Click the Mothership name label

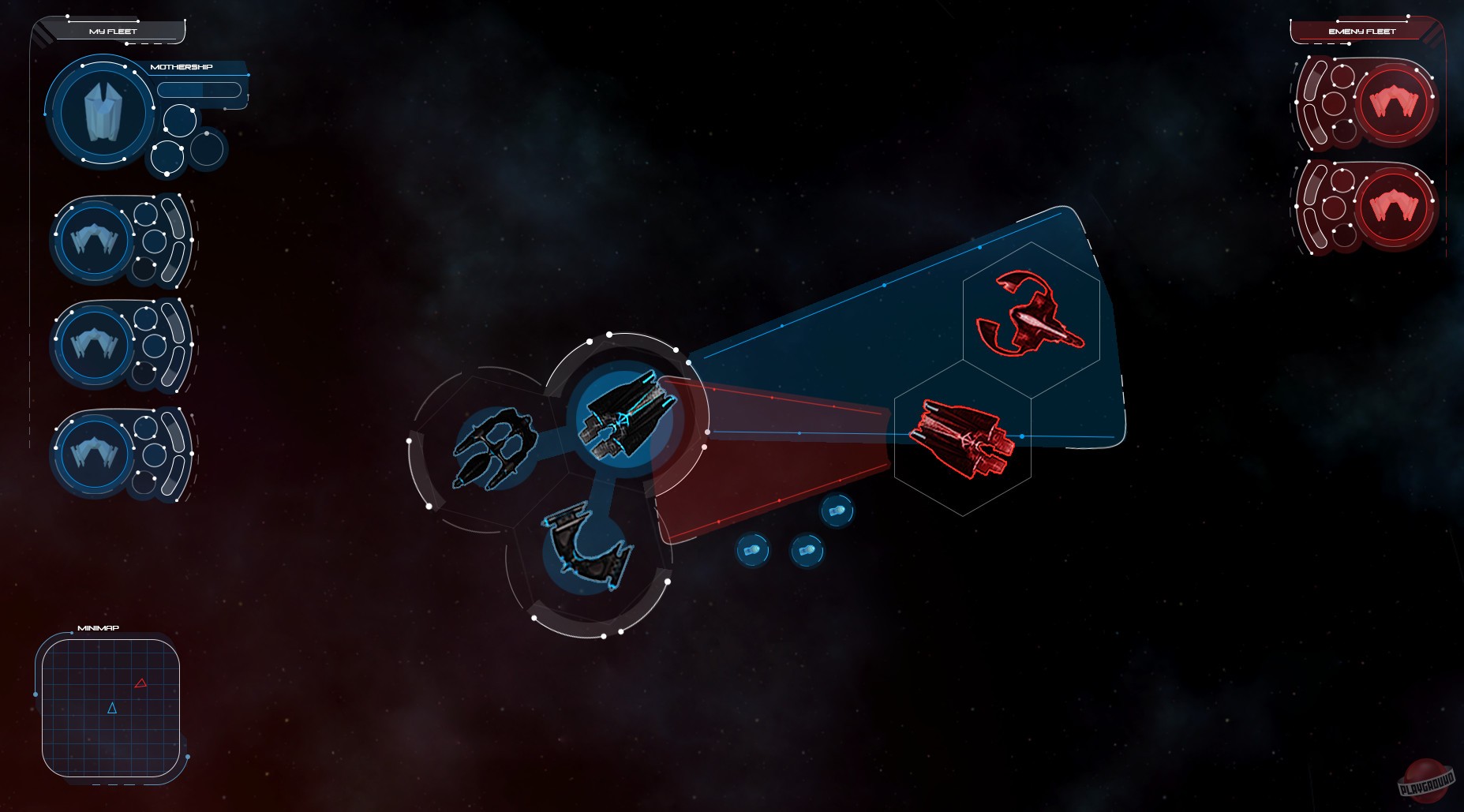[x=182, y=66]
